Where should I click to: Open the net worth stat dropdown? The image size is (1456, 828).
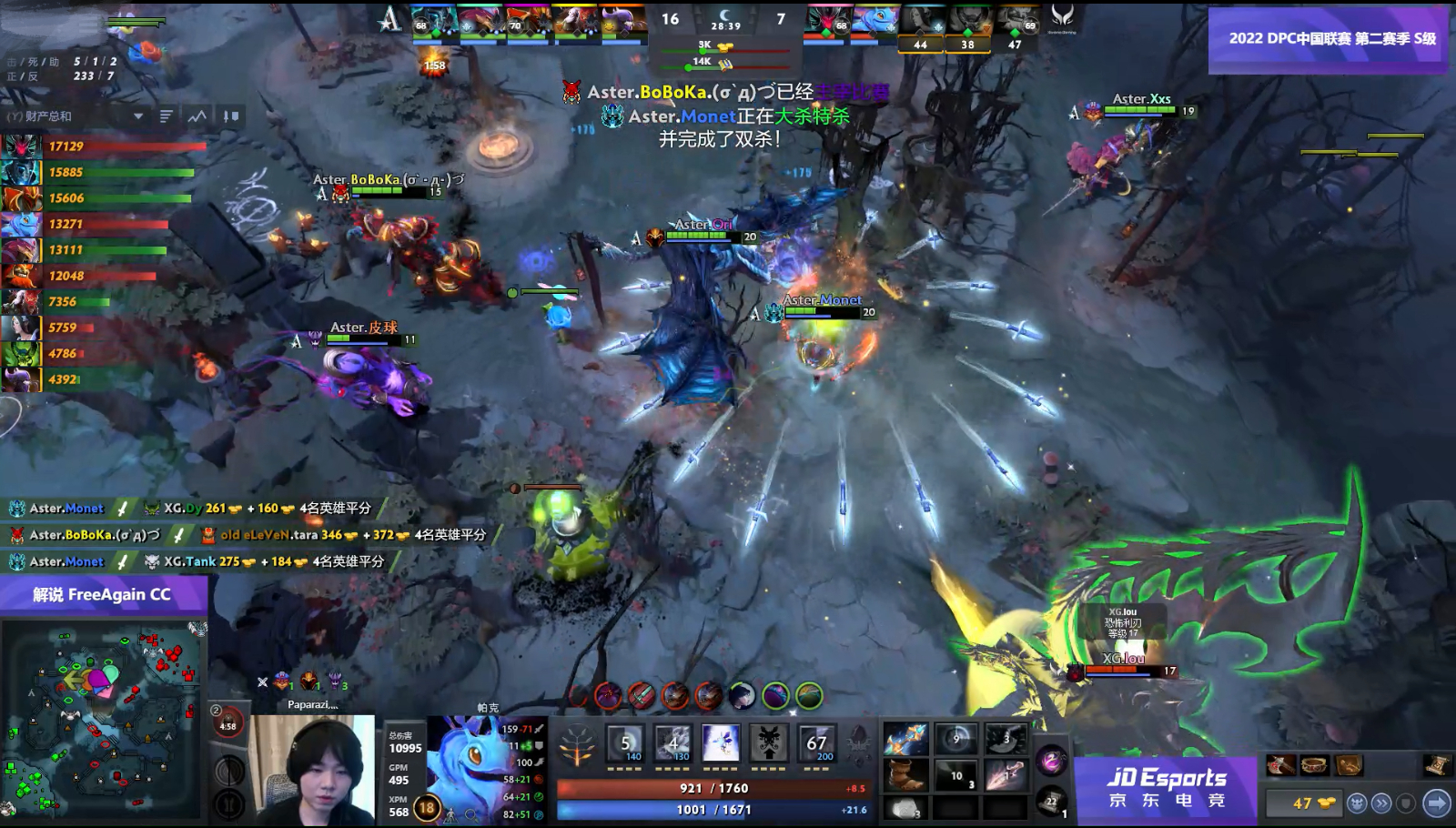click(x=138, y=116)
